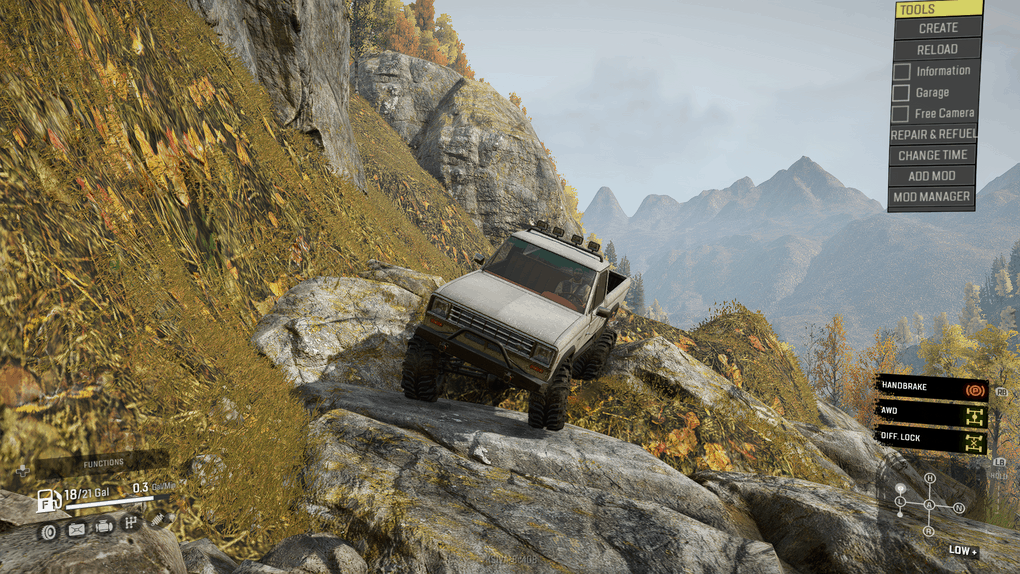Click the tire status icon
Screen dimensions: 1020x574
tap(48, 530)
